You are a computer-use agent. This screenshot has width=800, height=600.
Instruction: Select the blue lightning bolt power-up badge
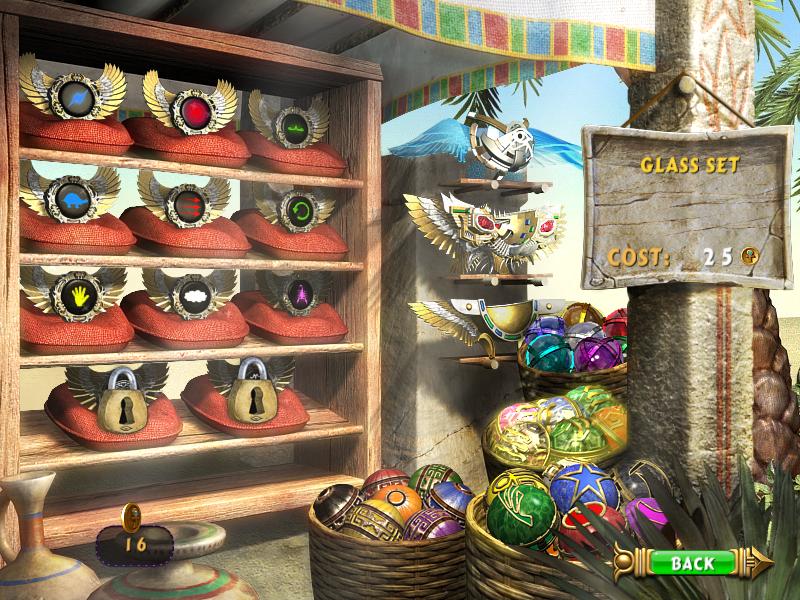pos(75,99)
